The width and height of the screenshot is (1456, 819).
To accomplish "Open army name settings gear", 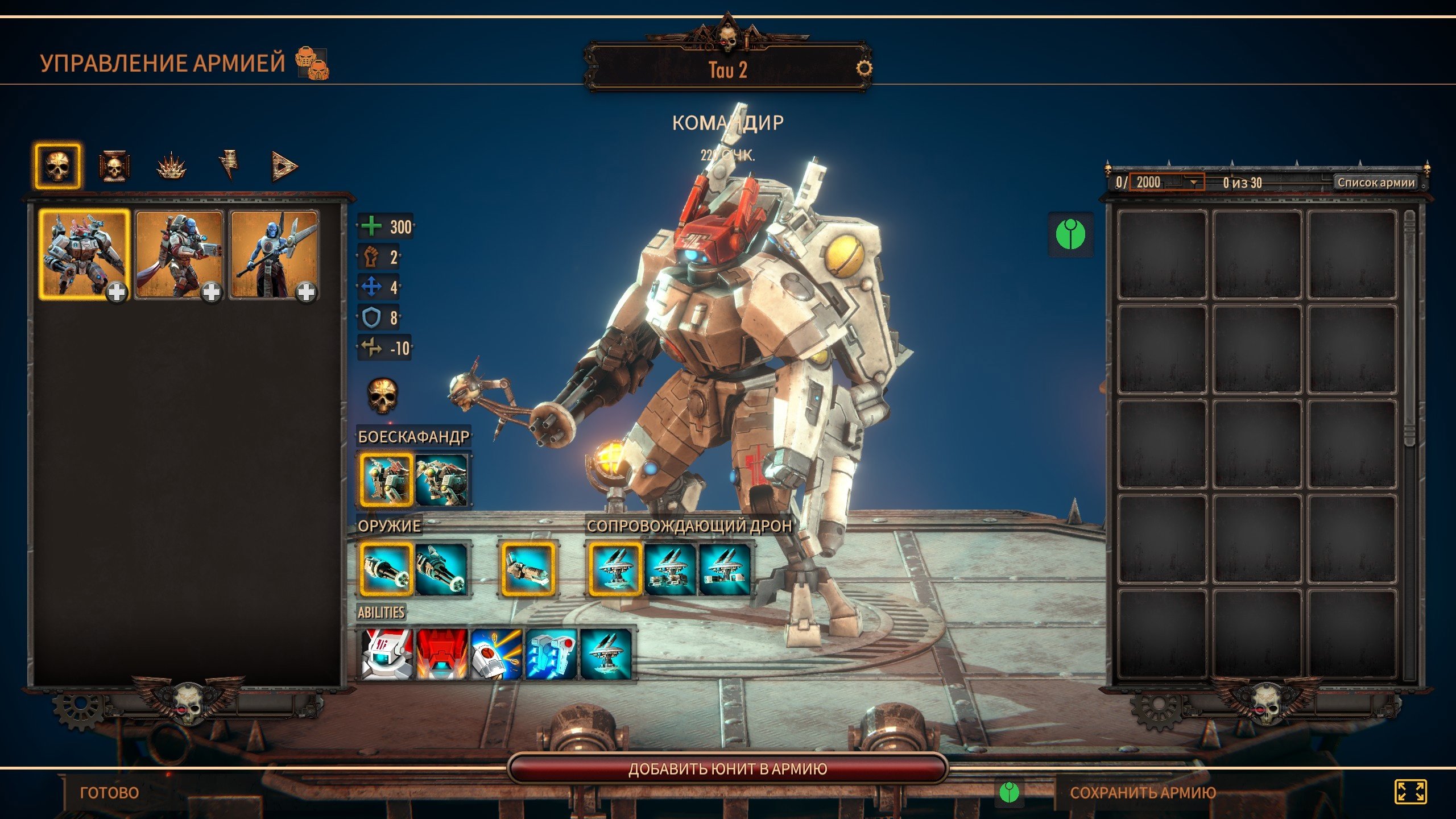I will tap(863, 68).
